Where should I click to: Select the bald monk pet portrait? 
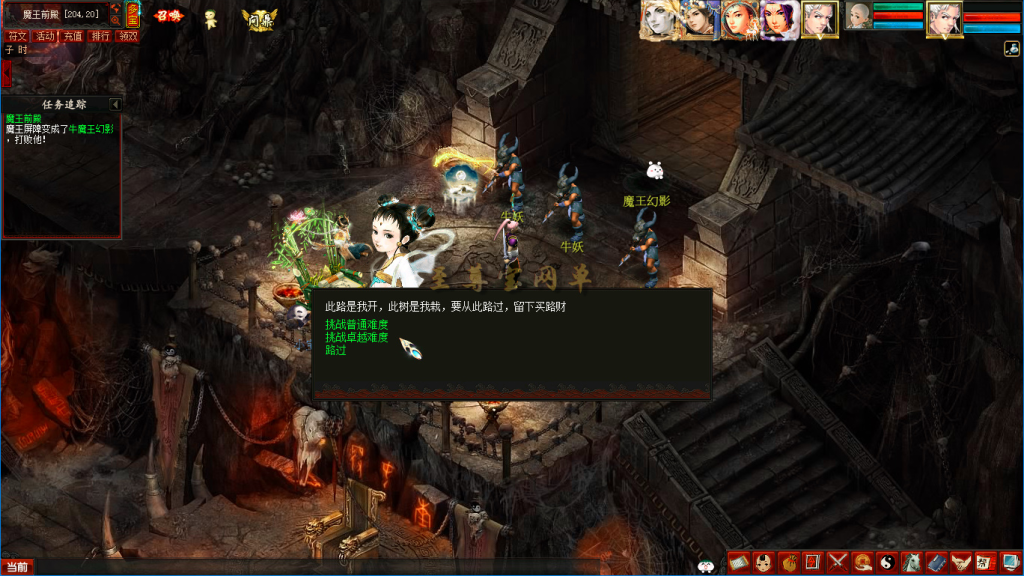coord(859,16)
